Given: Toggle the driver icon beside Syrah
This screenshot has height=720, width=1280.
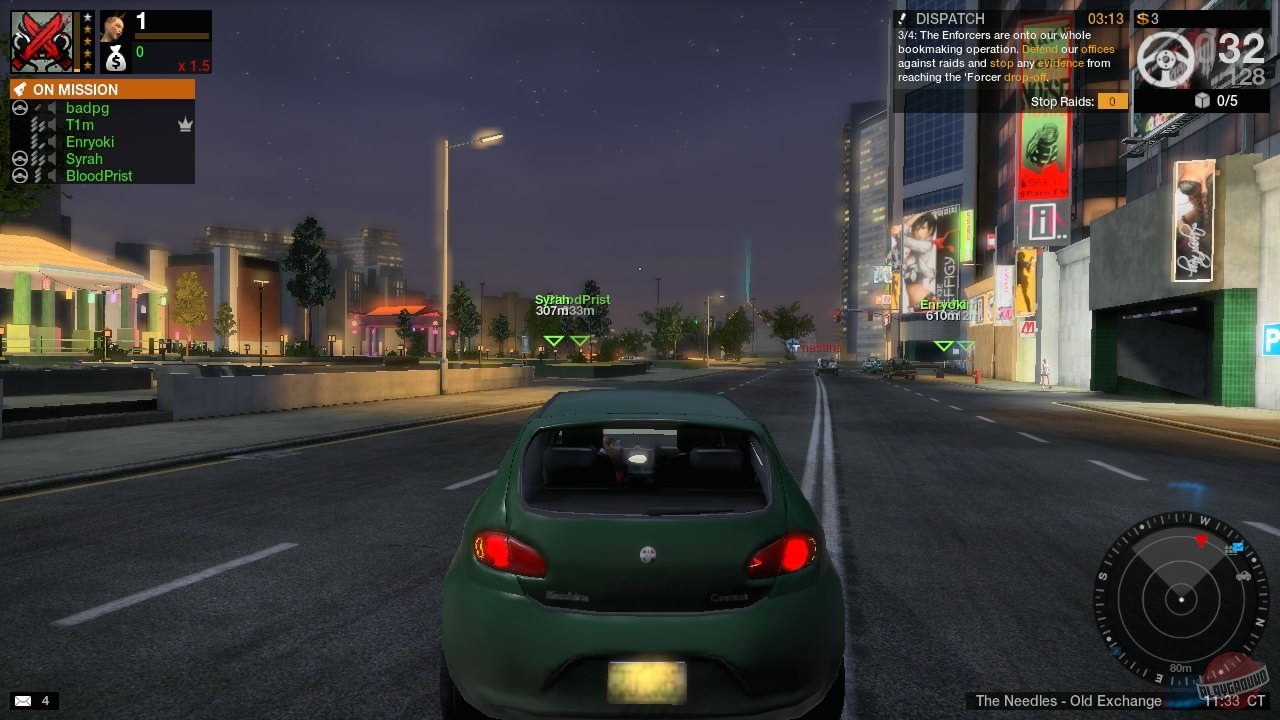Looking at the screenshot, I should point(20,160).
